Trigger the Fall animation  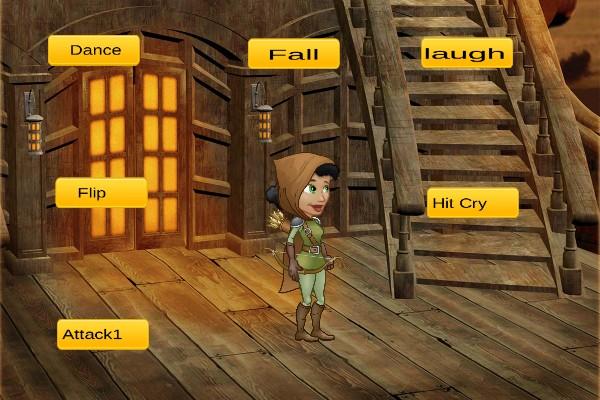(x=293, y=54)
